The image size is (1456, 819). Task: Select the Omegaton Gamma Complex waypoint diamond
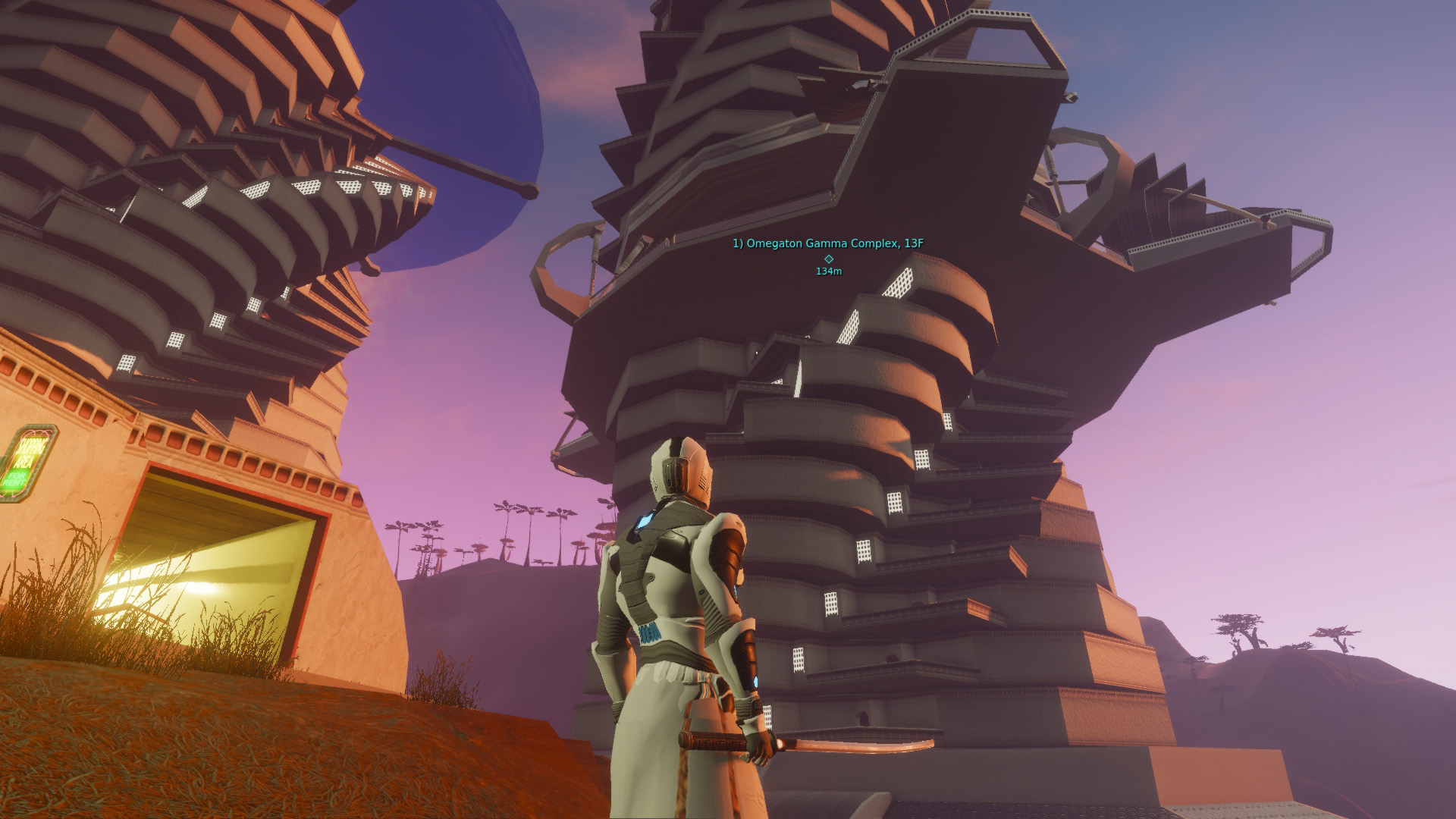(828, 259)
